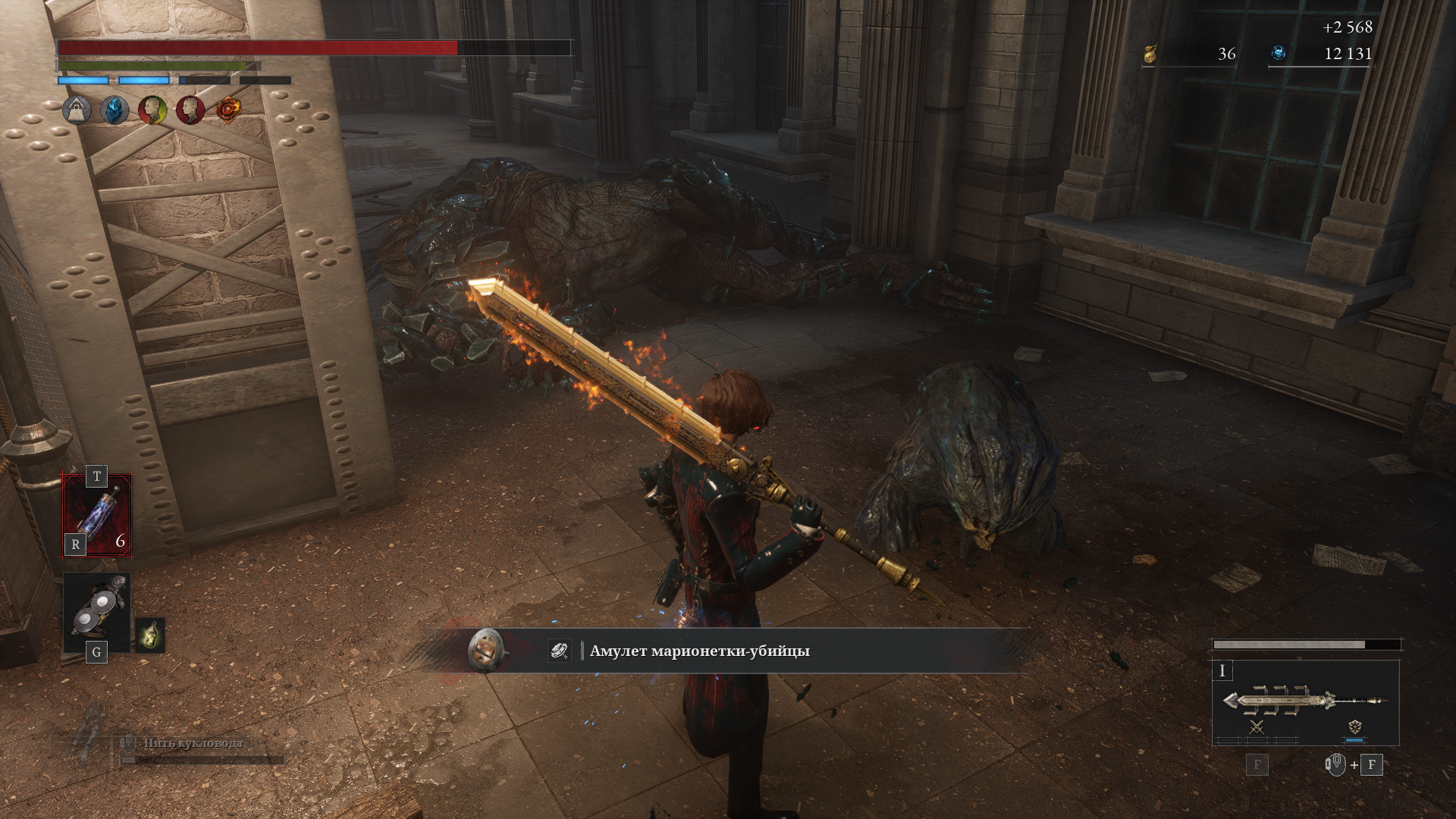The width and height of the screenshot is (1456, 819).
Task: Click the gold coin pouch icon
Action: click(x=1150, y=54)
